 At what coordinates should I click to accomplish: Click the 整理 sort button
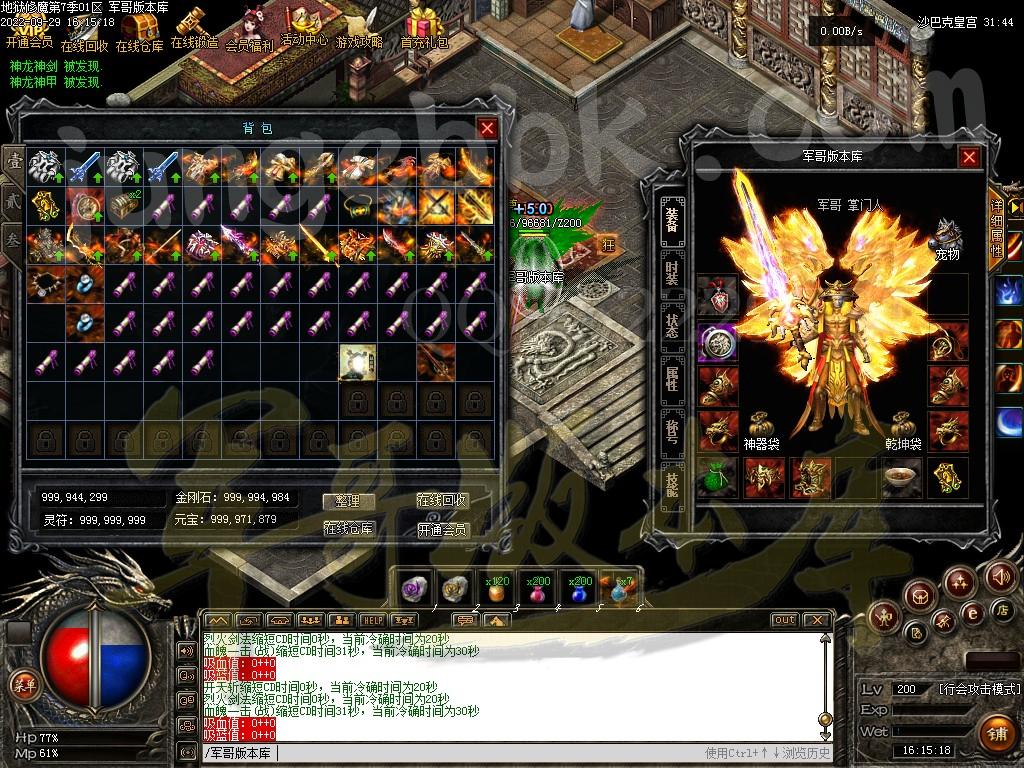click(x=348, y=501)
